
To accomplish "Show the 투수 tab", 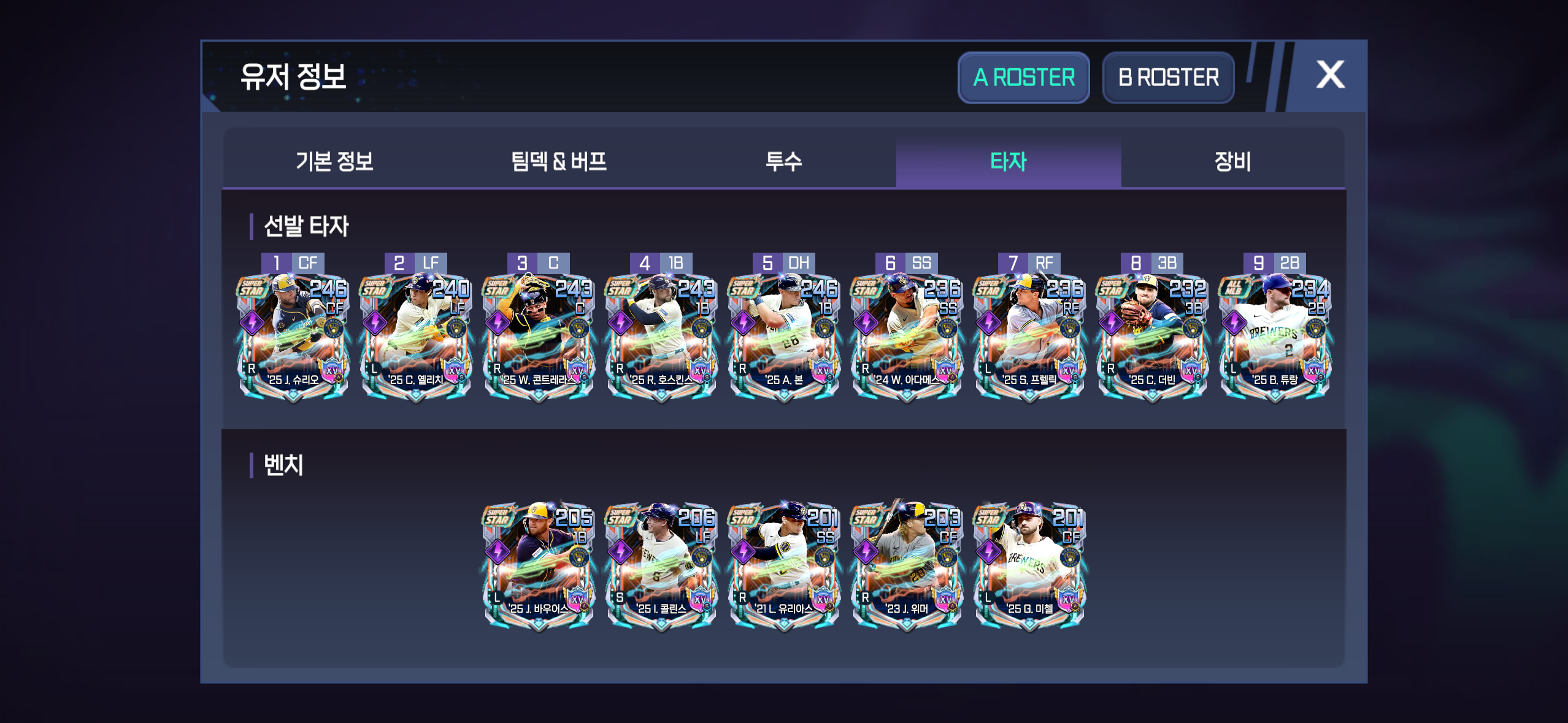I will [783, 162].
